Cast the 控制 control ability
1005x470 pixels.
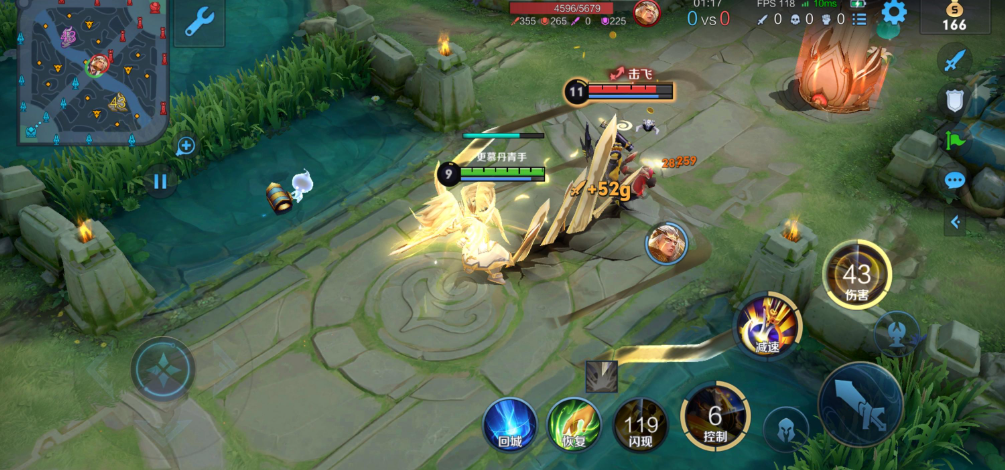click(715, 414)
